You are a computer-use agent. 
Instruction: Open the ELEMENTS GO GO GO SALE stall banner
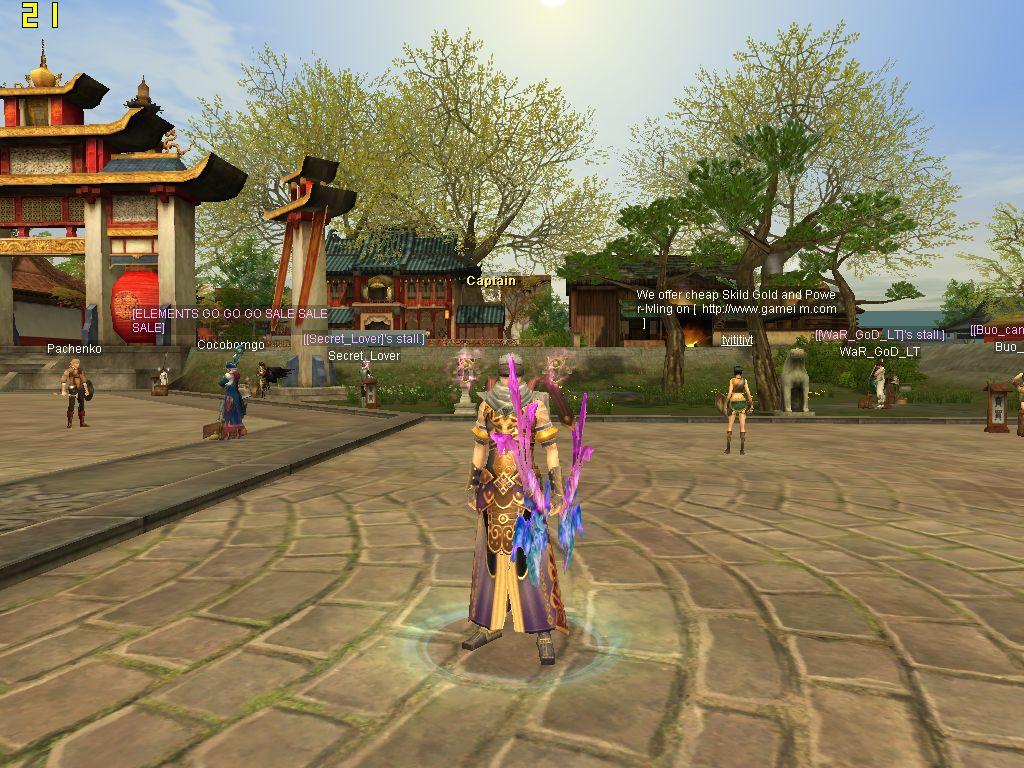[229, 320]
